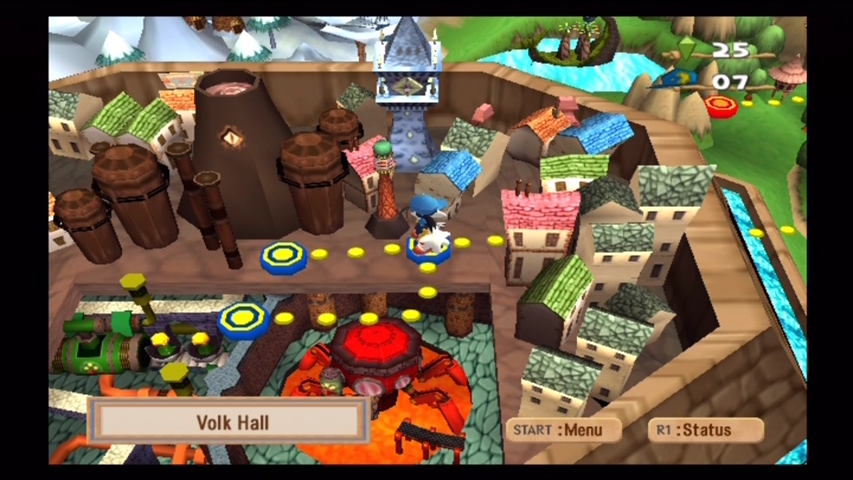Pick the stage marker Klonoa is standing on
Image resolution: width=853 pixels, height=480 pixels.
(x=428, y=251)
